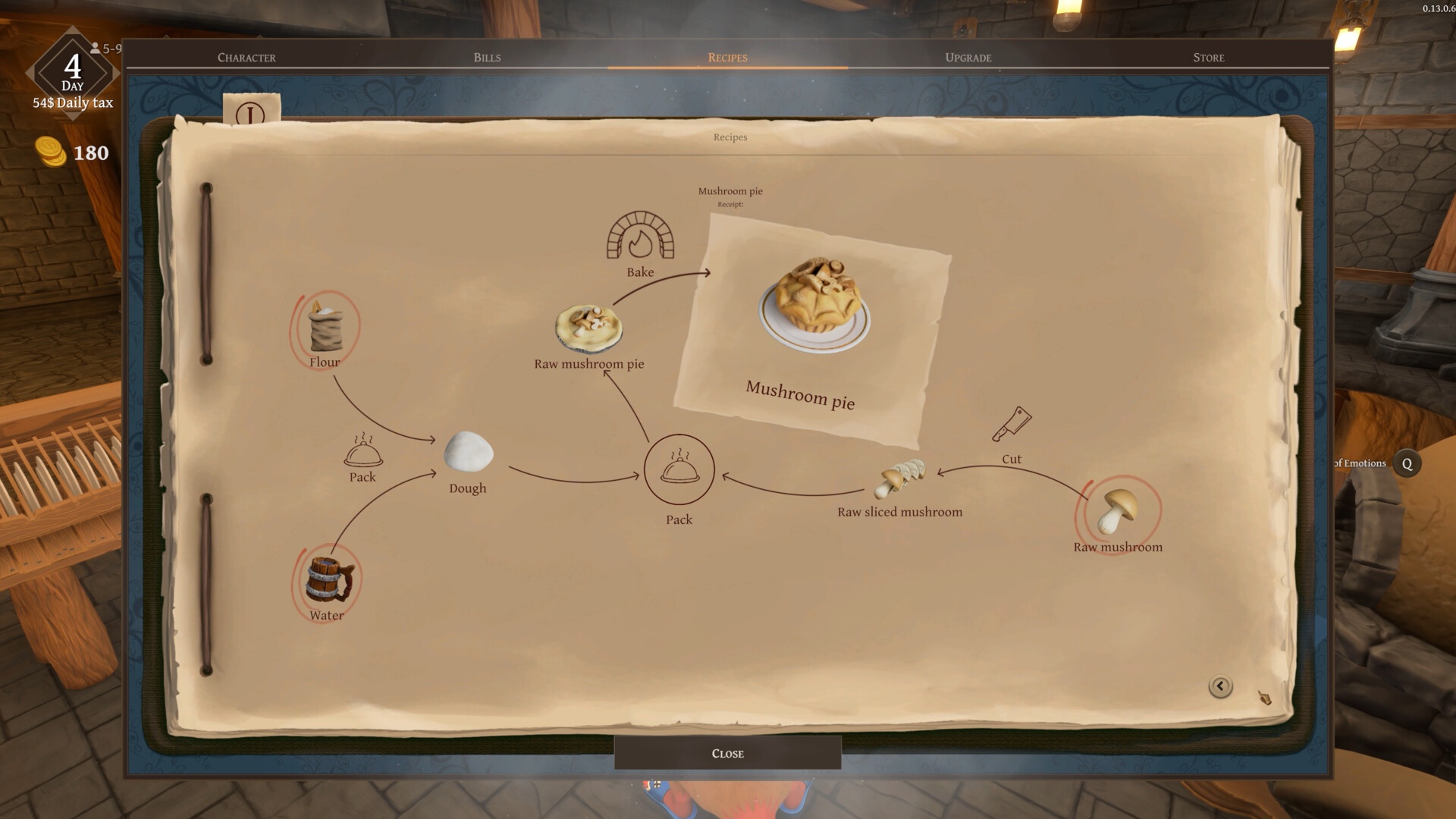Go to the Upgrade tab
This screenshot has width=1456, height=819.
pos(968,58)
